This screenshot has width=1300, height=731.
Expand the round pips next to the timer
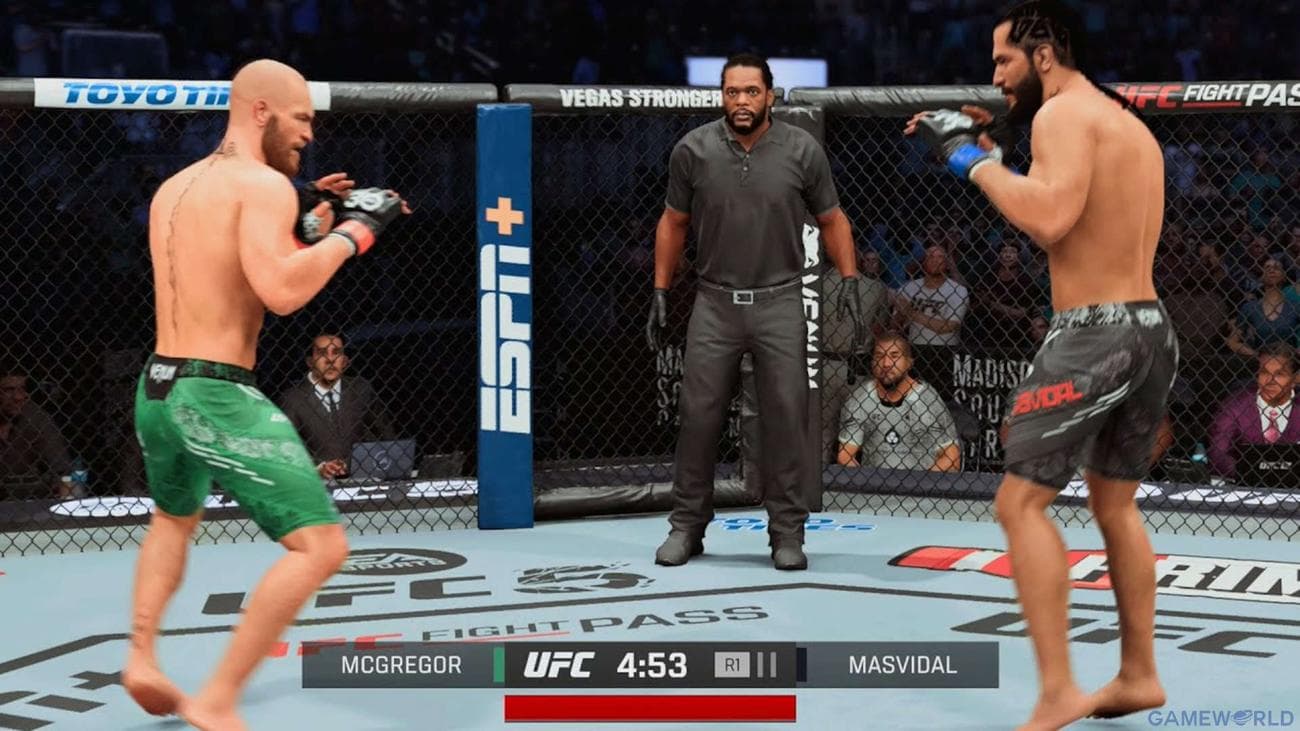tap(765, 663)
